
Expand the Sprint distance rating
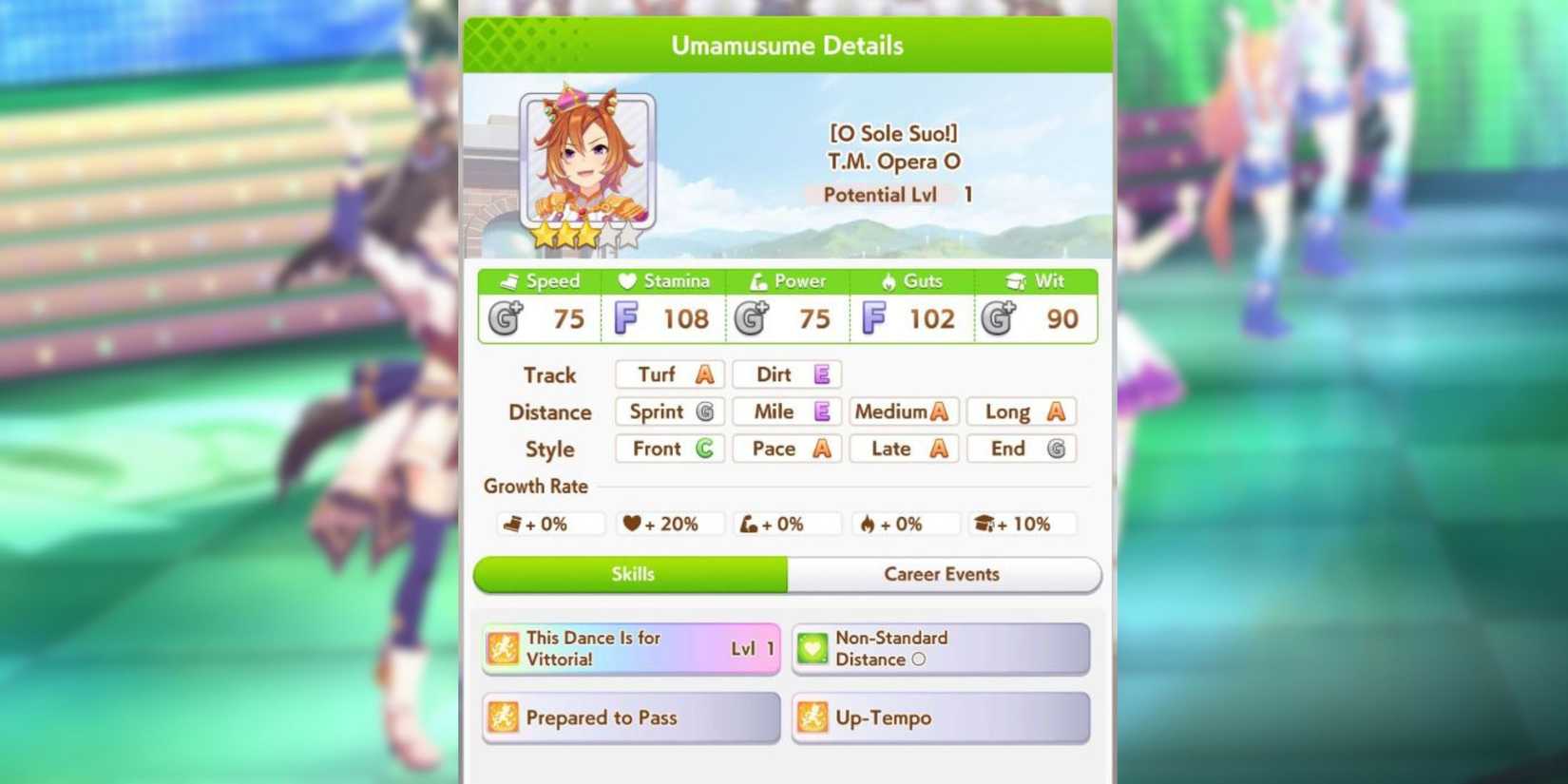(668, 411)
